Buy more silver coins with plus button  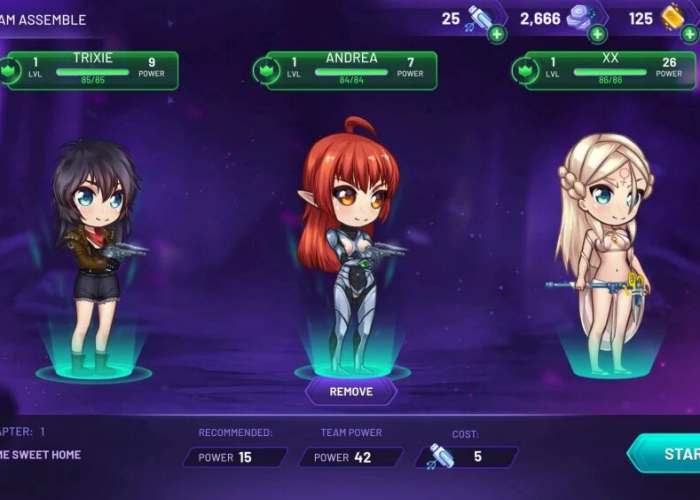[597, 34]
